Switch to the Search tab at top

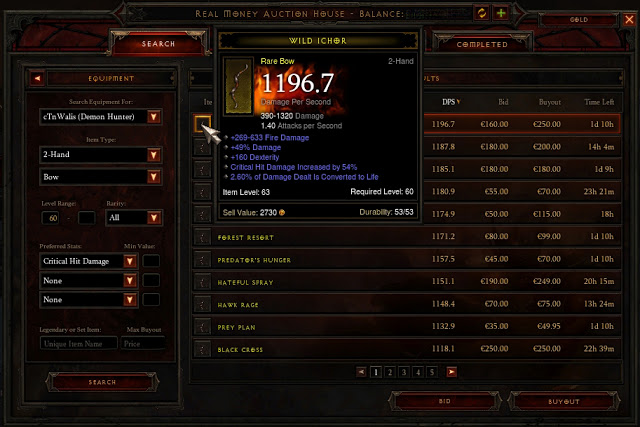coord(158,44)
